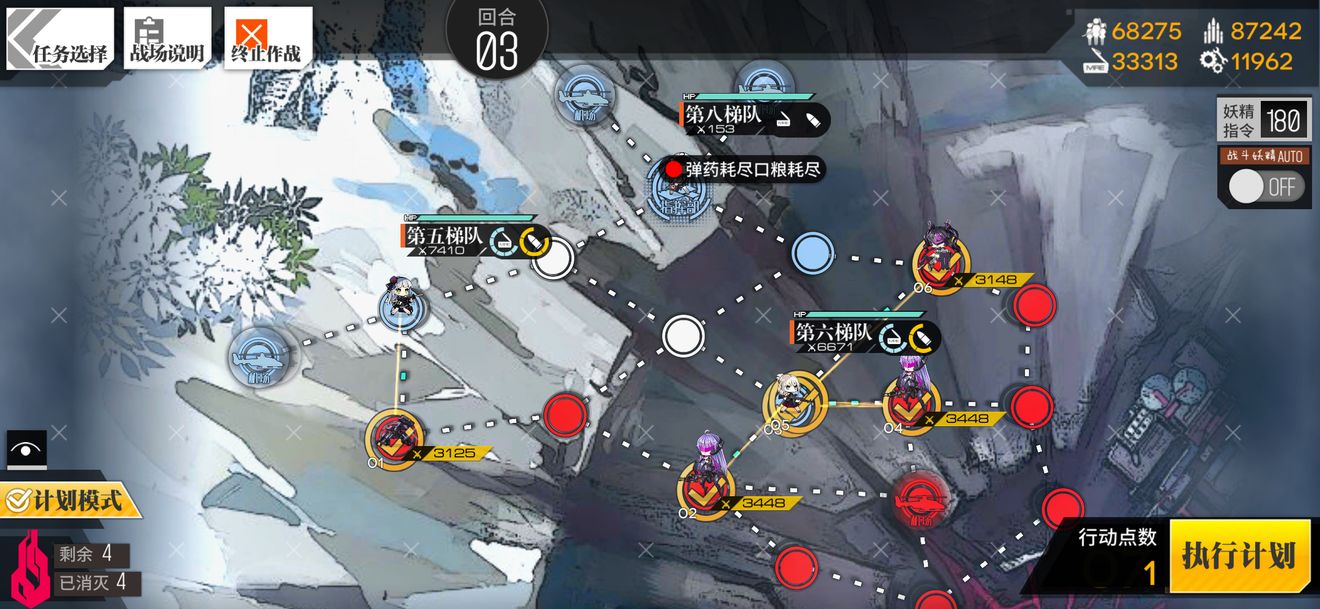Execute the plan with 执行计划
Viewport: 1320px width, 609px height.
click(1238, 555)
